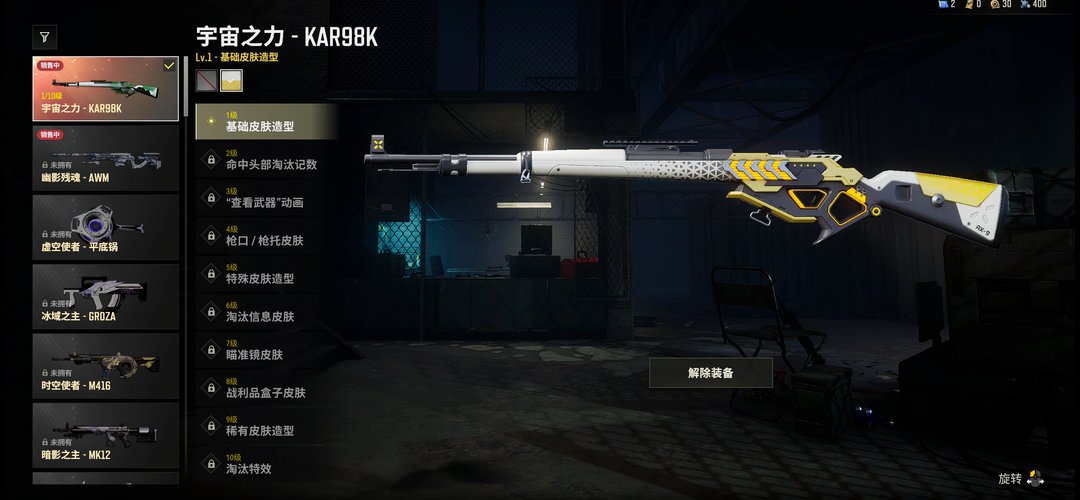
Task: Open the filter funnel icon
Action: tap(45, 38)
